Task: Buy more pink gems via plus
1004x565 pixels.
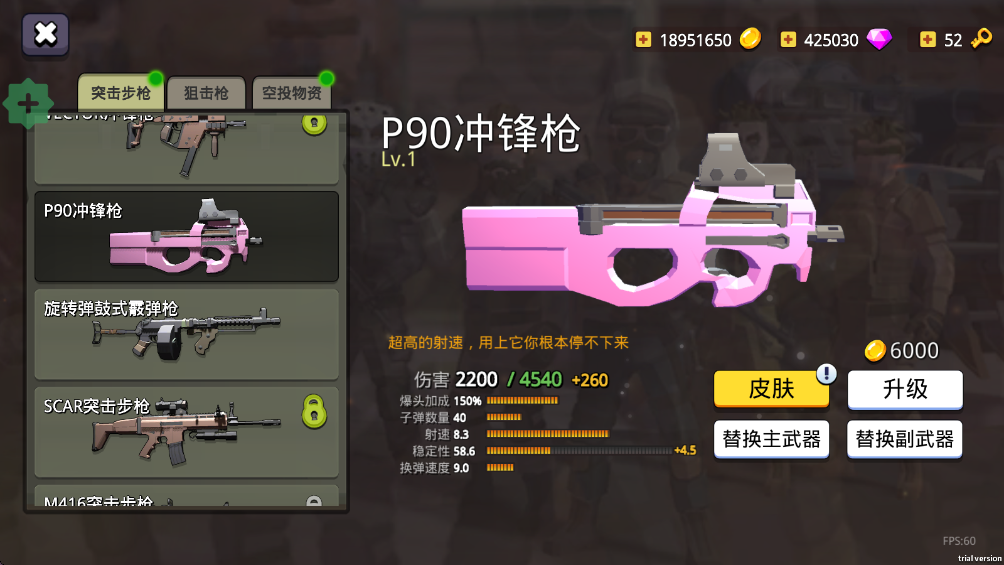Action: click(788, 40)
